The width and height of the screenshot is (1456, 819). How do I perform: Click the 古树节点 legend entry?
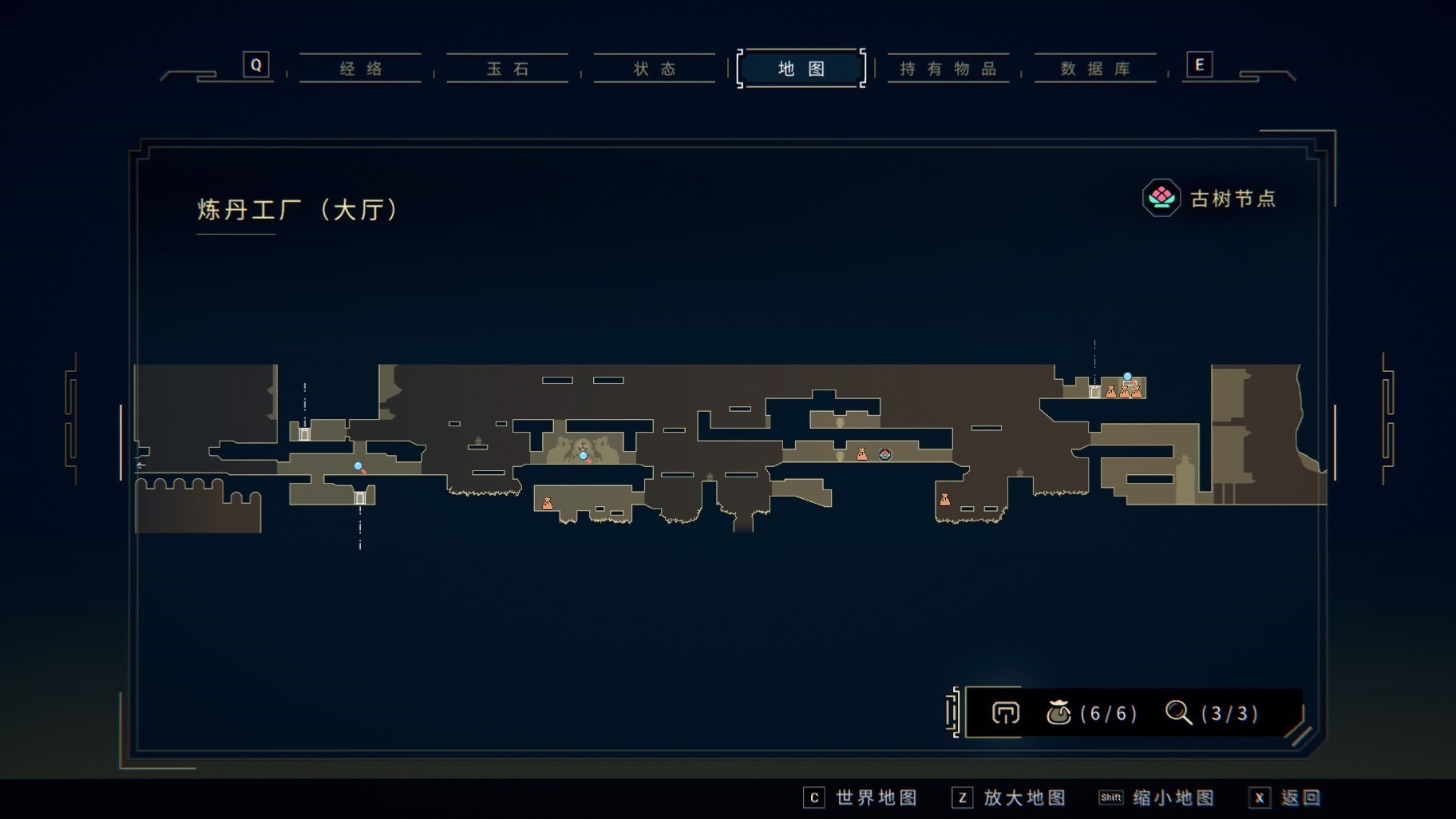click(x=1209, y=198)
